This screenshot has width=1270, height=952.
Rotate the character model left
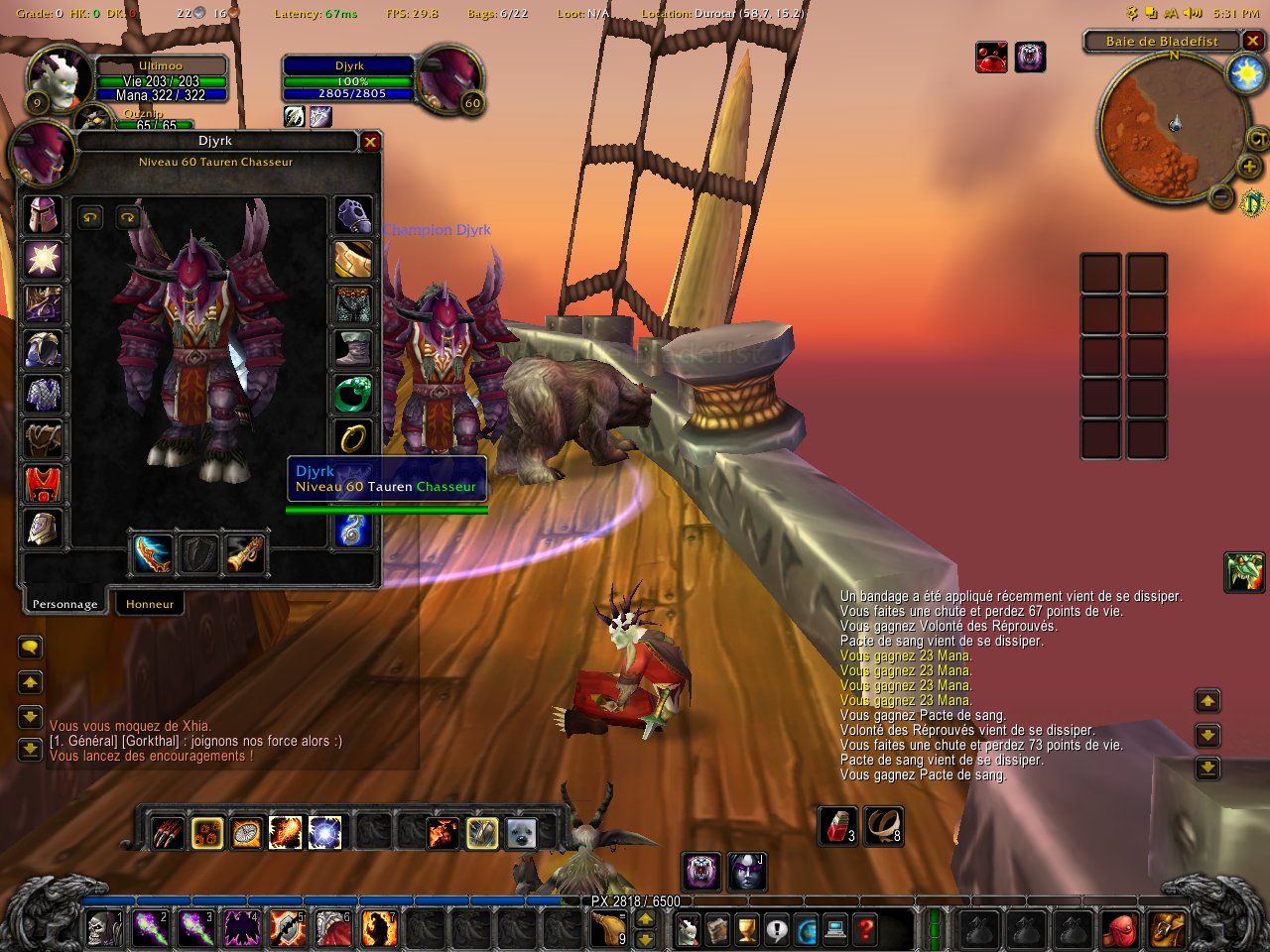click(x=90, y=217)
